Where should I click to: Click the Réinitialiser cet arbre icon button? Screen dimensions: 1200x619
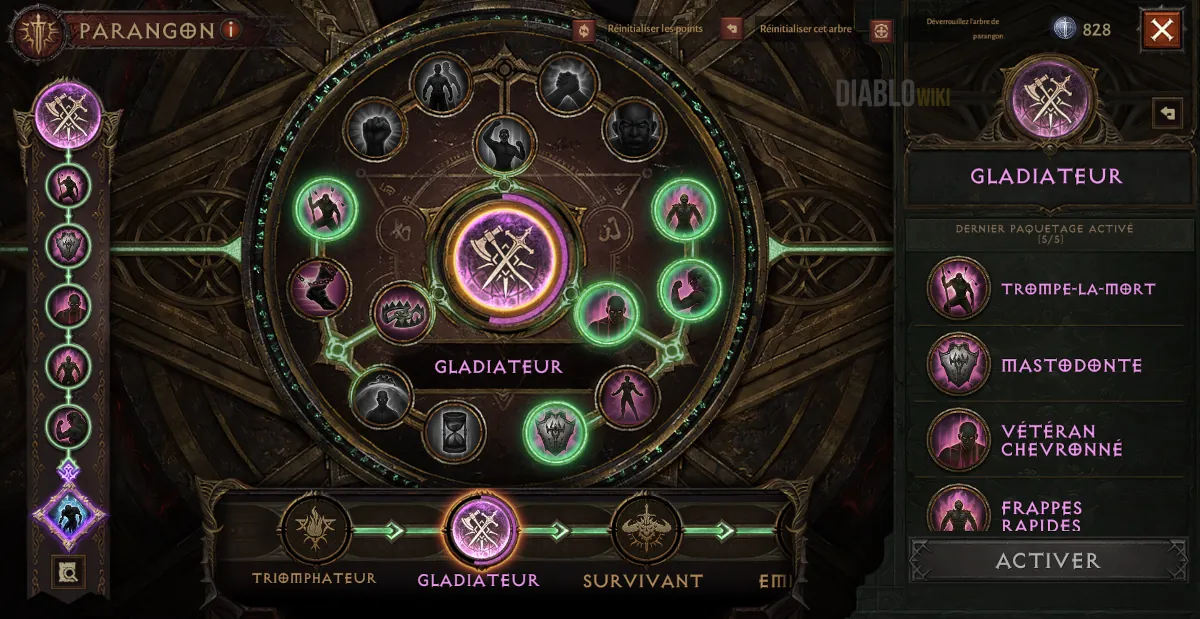730,29
